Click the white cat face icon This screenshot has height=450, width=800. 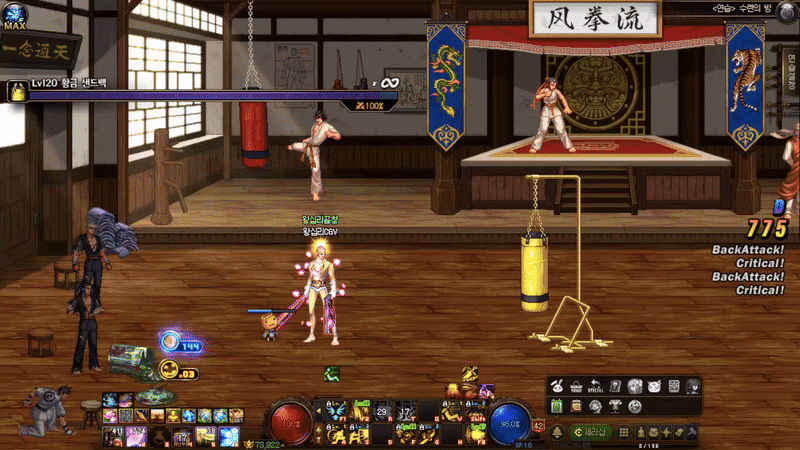pyautogui.click(x=653, y=386)
